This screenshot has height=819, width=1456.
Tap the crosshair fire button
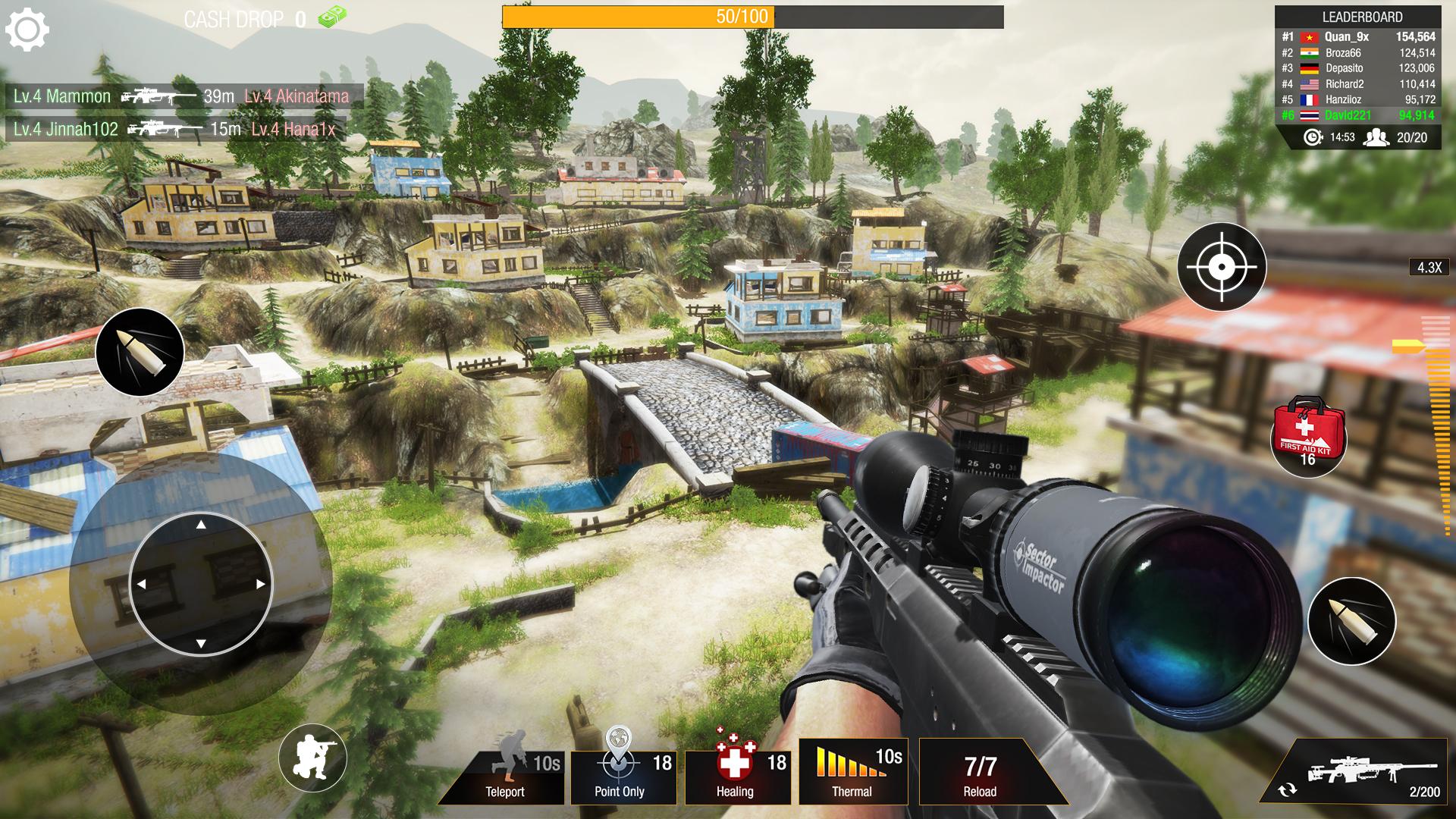(1222, 267)
